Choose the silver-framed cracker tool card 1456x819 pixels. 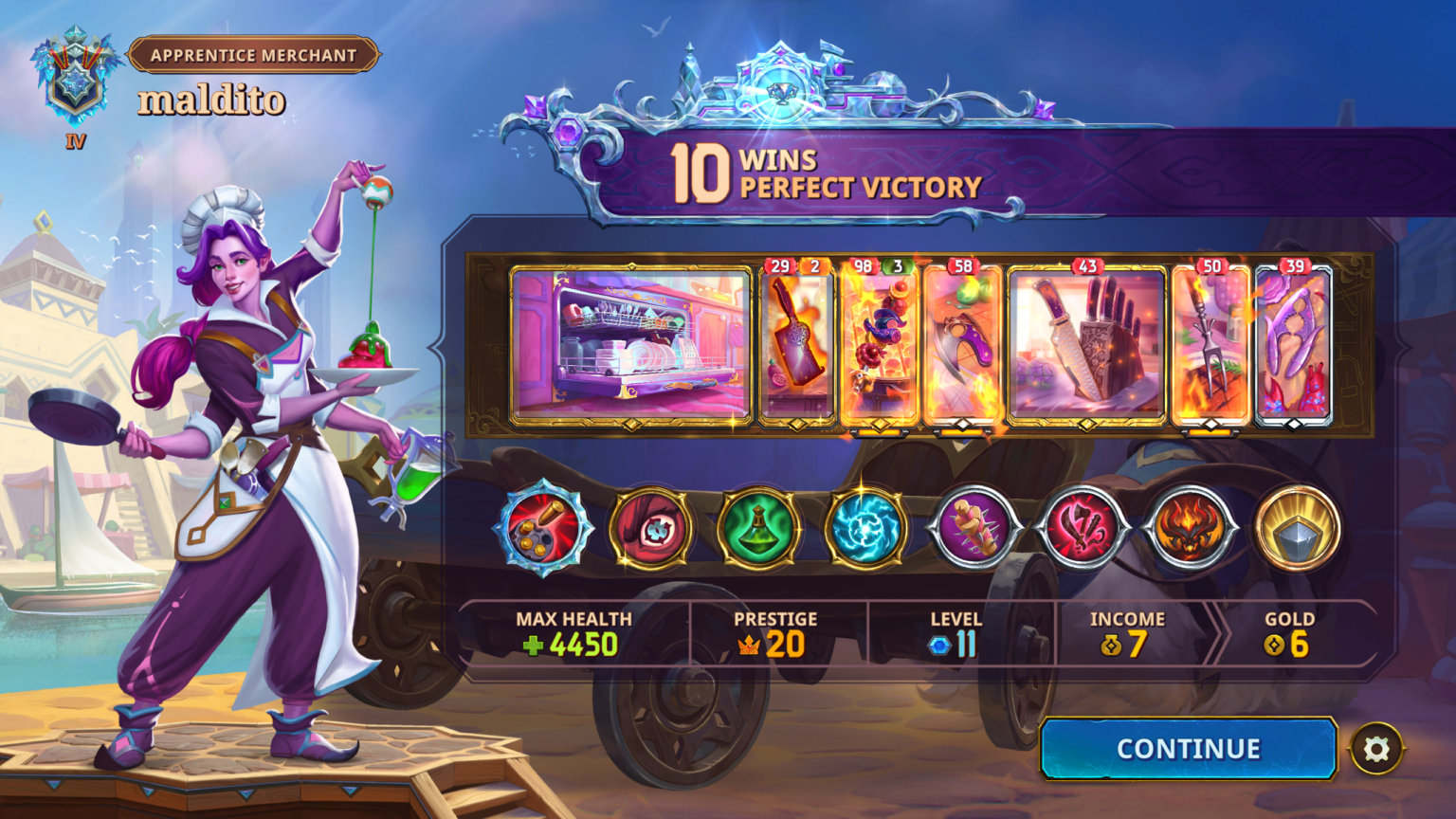click(1293, 344)
